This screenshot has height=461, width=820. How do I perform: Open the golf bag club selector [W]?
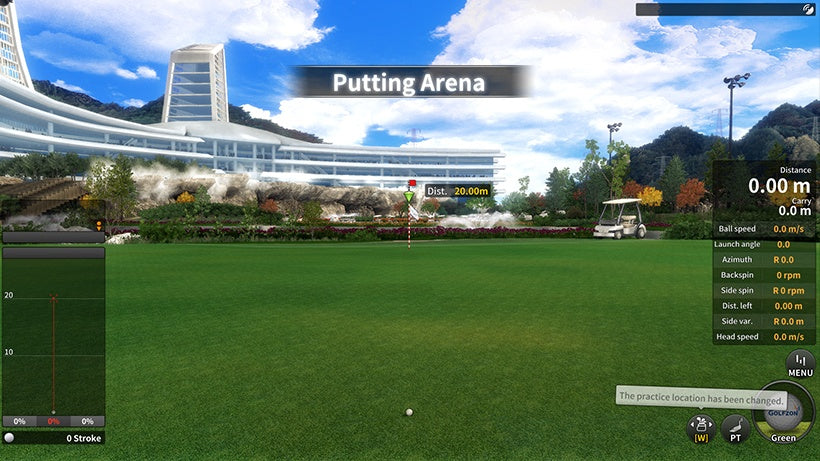point(700,429)
